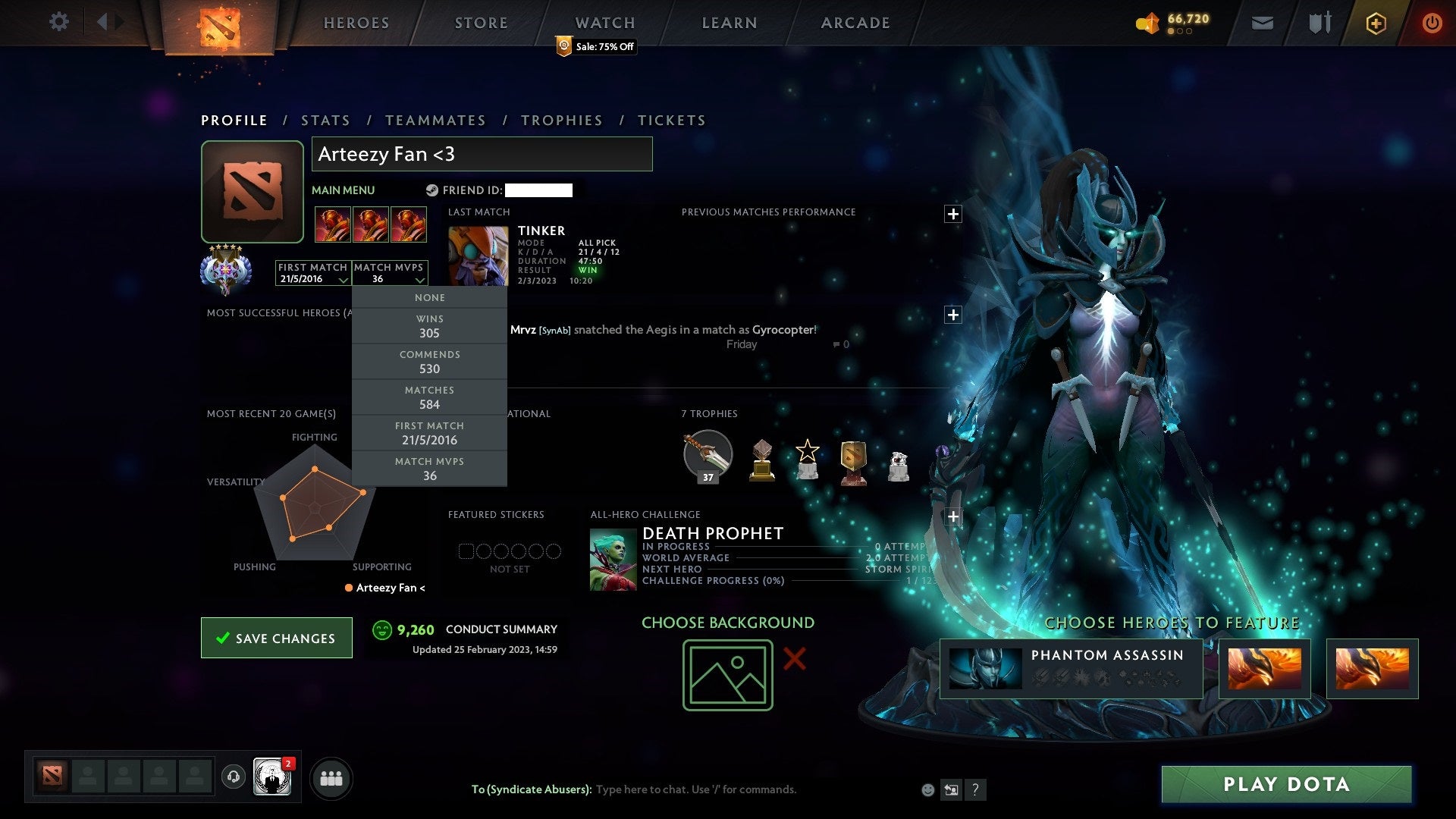Screen dimensions: 1456x819
Task: Switch to the STATS tab
Action: pyautogui.click(x=325, y=120)
